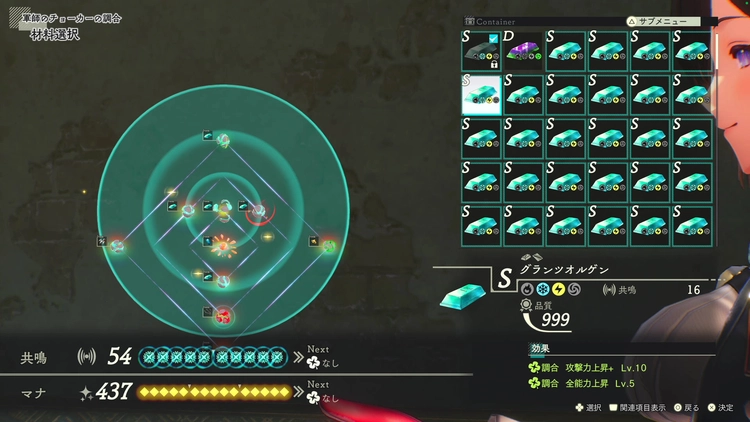Pick the glowing orange core at the center

tap(224, 243)
